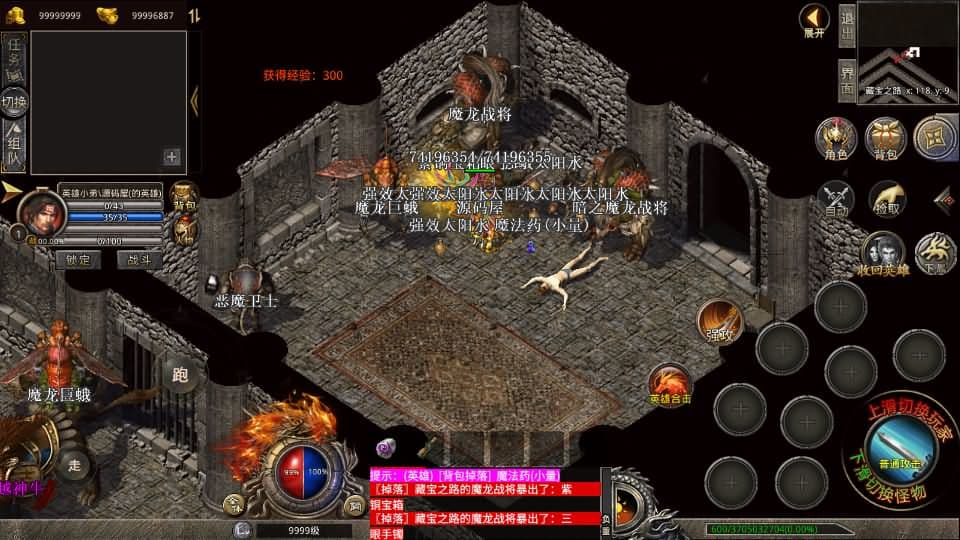The height and width of the screenshot is (540, 960).
Task: Open the 角色 character screen
Action: point(834,138)
